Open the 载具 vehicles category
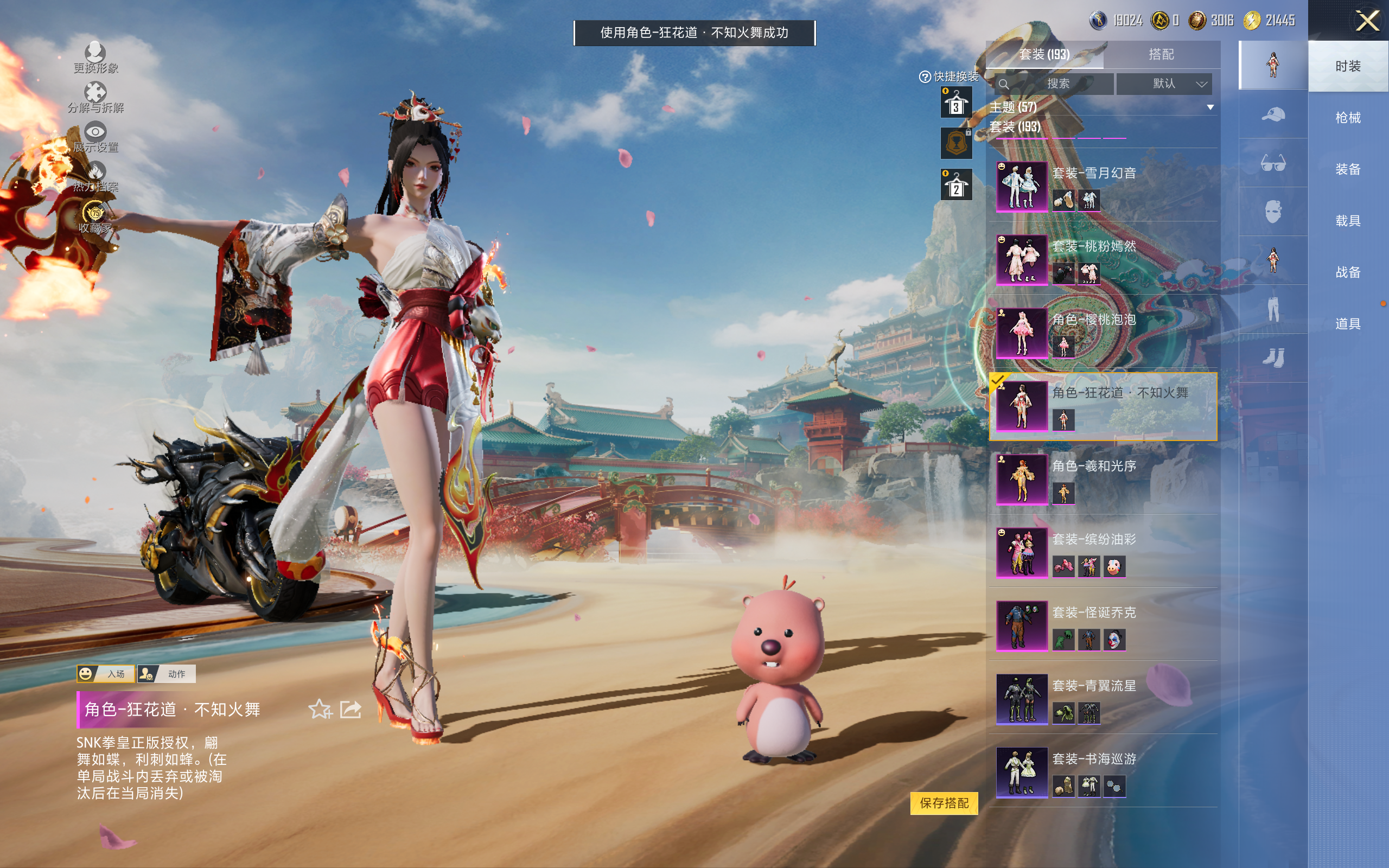This screenshot has width=1389, height=868. tap(1347, 221)
